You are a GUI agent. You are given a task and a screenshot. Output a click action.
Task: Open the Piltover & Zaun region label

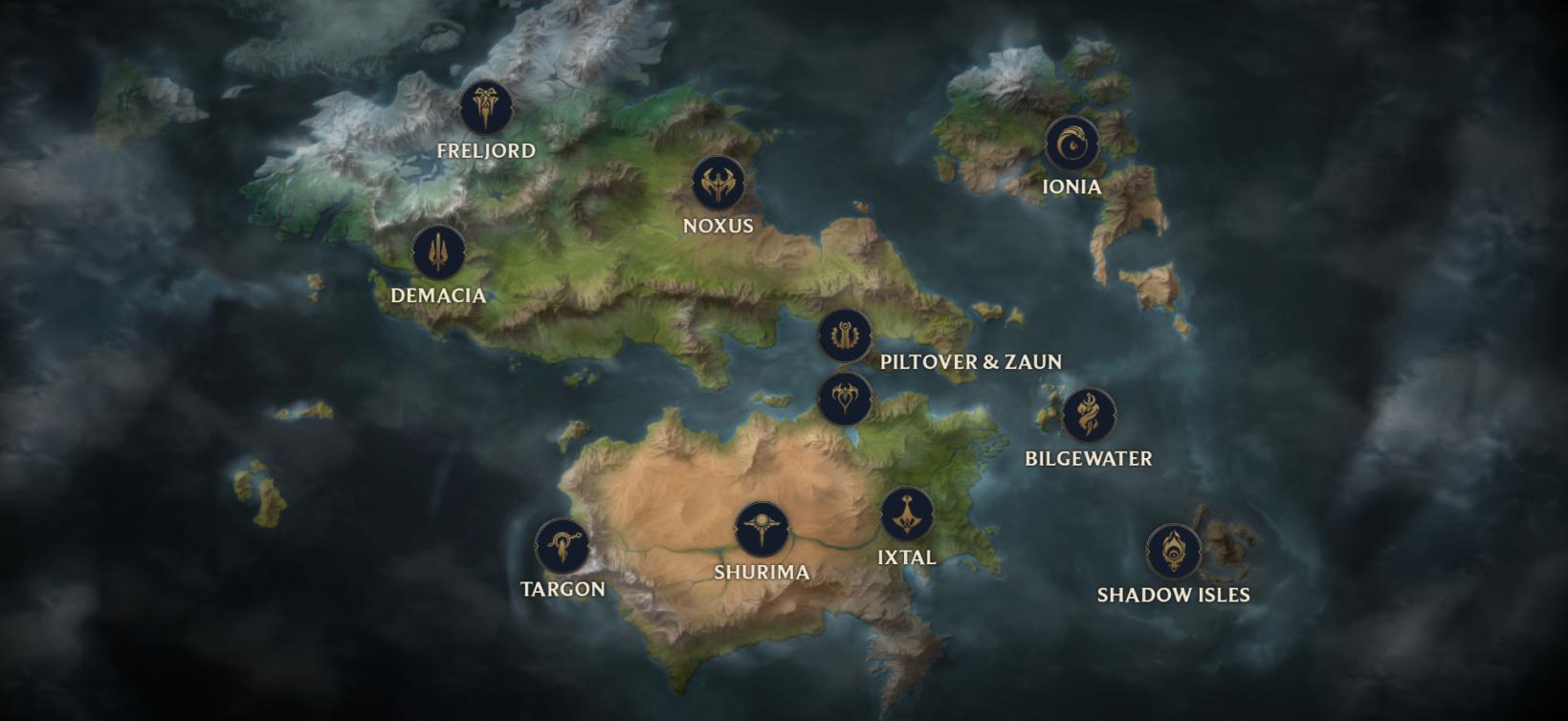pos(970,361)
